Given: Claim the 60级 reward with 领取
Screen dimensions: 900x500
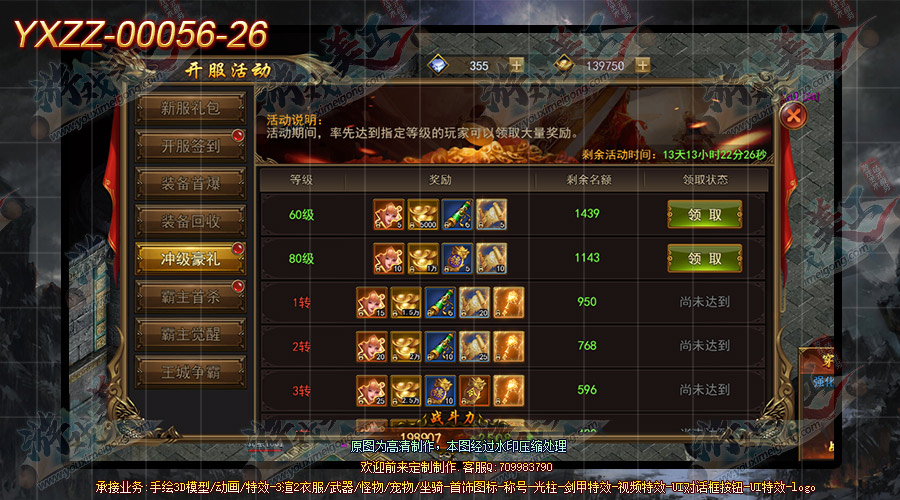Looking at the screenshot, I should point(704,214).
